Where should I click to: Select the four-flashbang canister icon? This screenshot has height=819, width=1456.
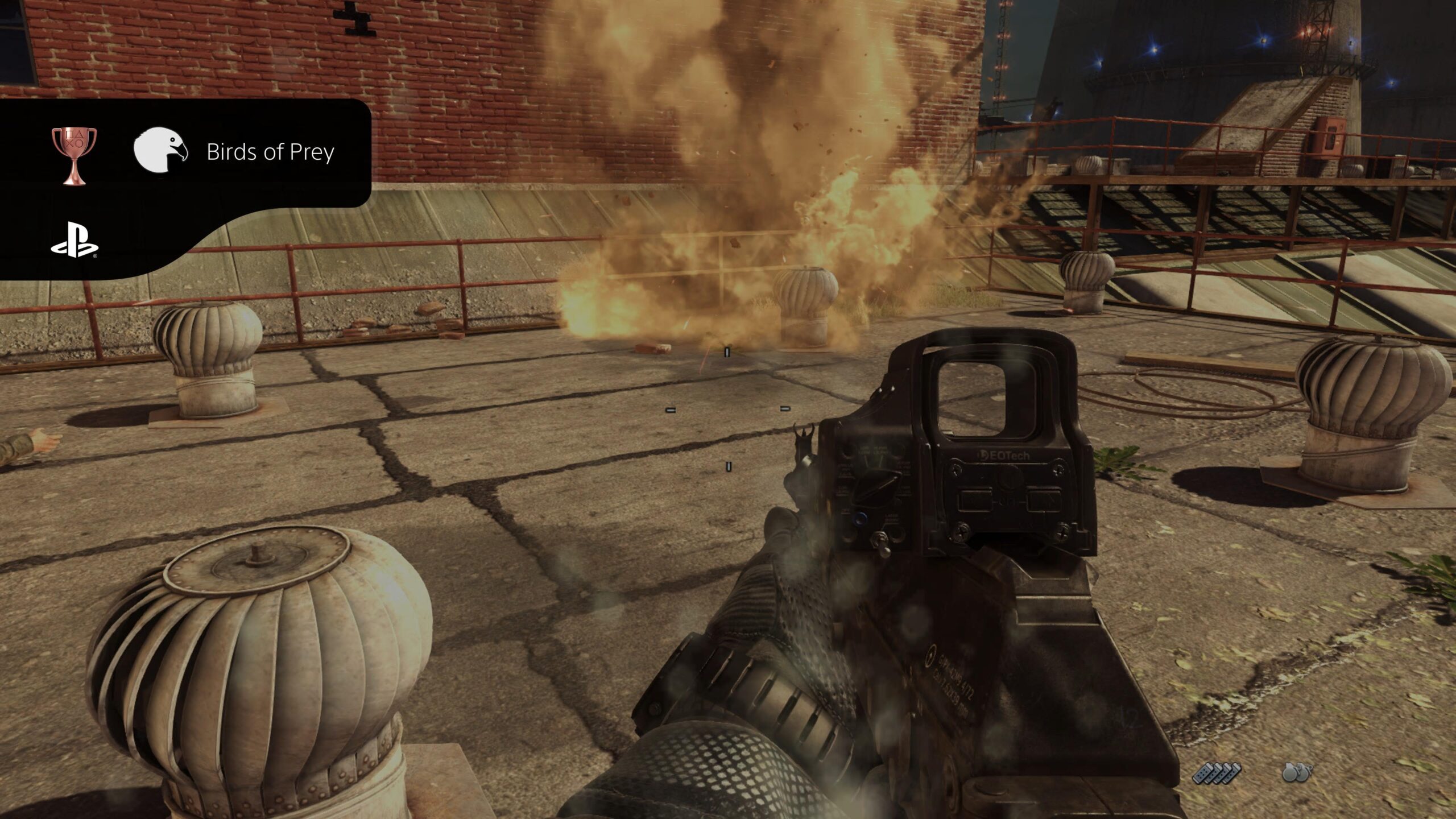click(x=1217, y=773)
